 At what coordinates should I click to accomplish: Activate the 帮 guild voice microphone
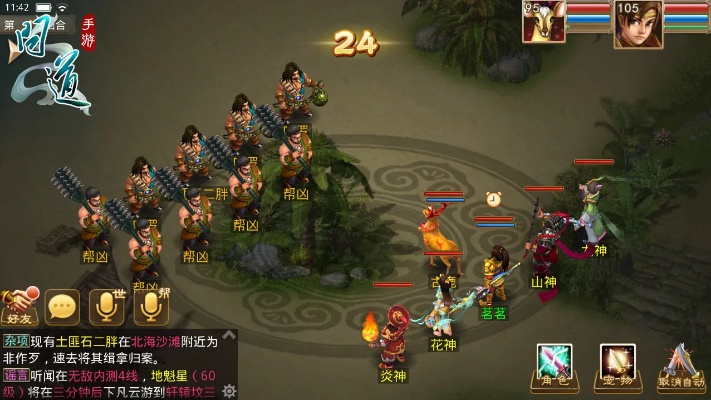click(149, 306)
